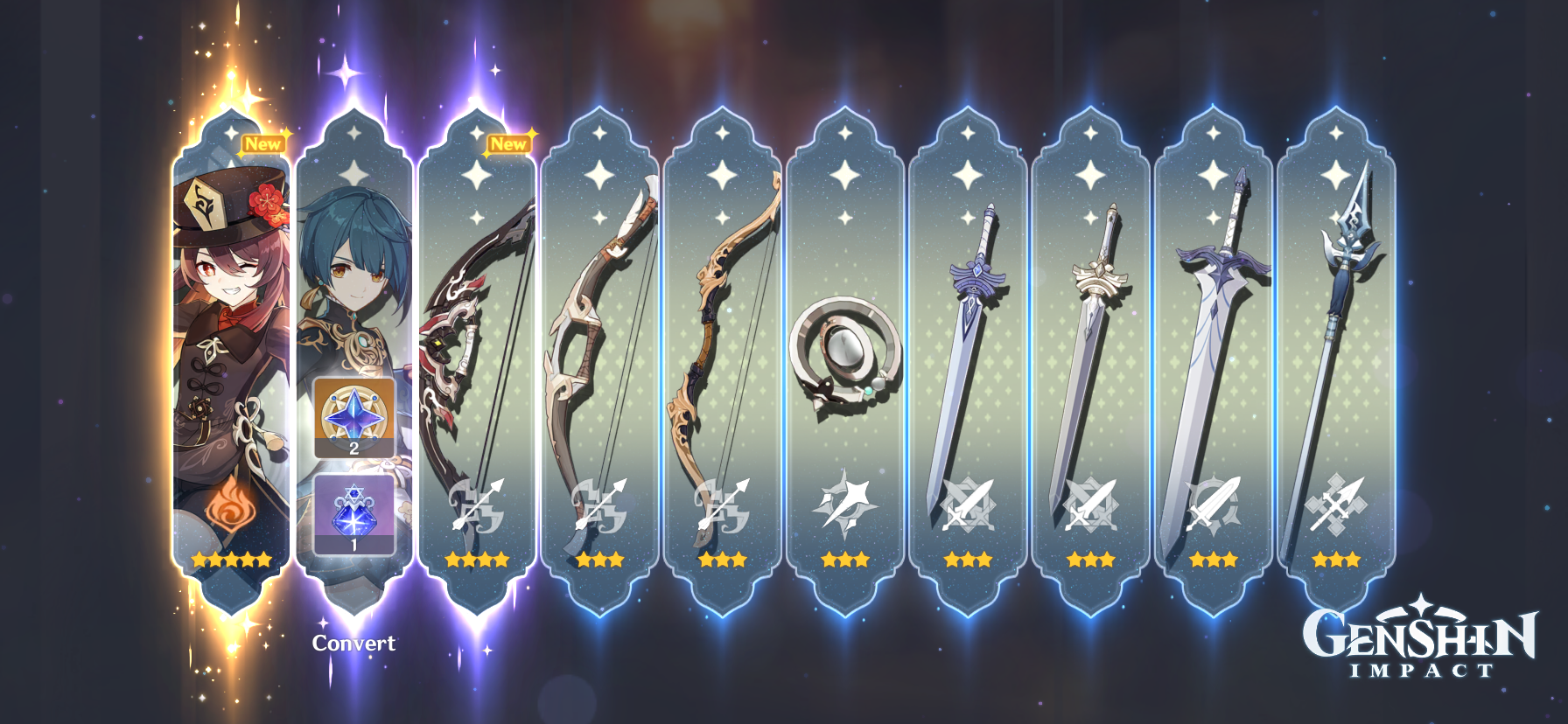
Task: Select the dark red 4-star bow card
Action: [x=478, y=350]
